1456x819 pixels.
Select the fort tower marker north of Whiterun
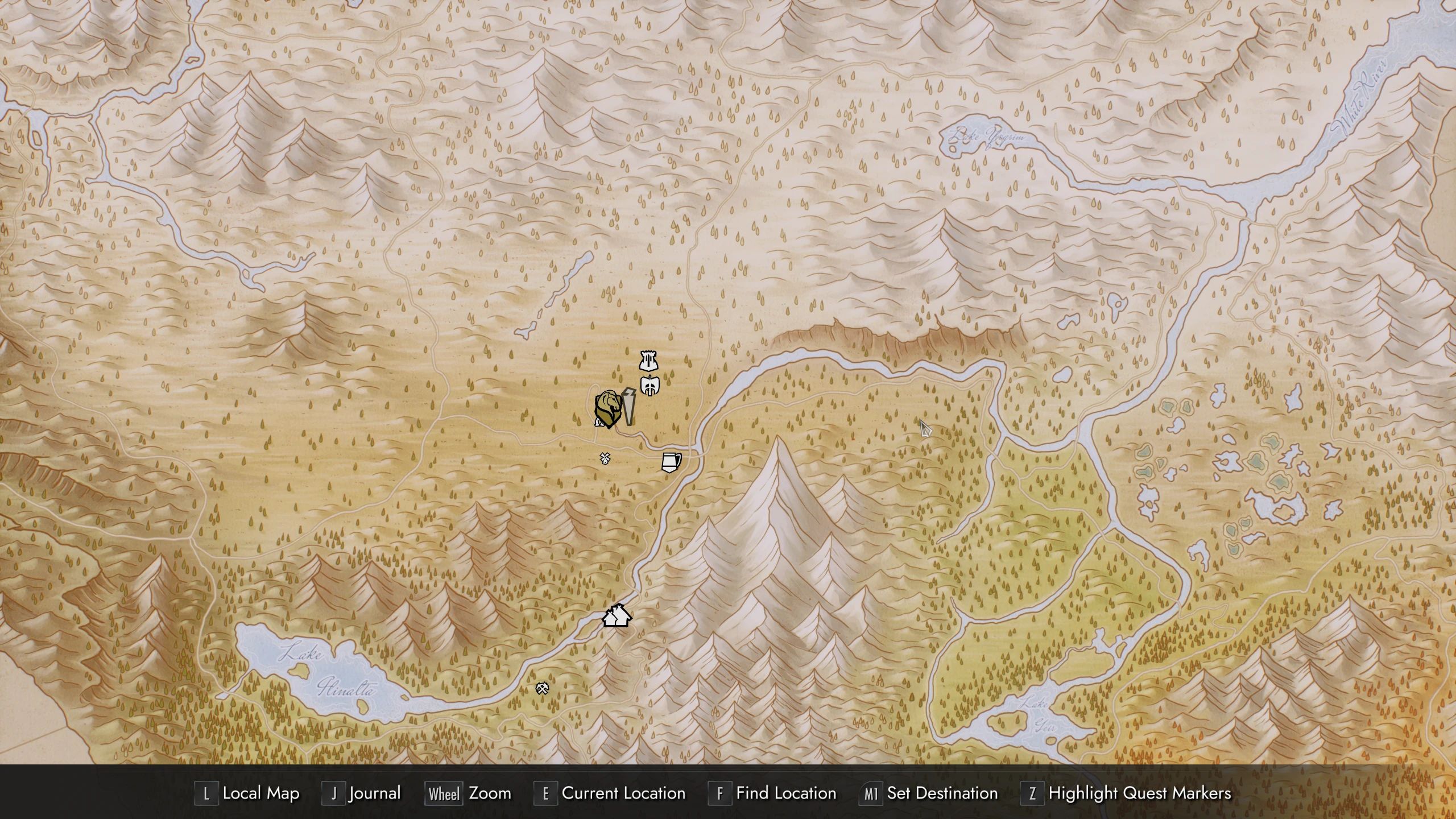pyautogui.click(x=648, y=361)
